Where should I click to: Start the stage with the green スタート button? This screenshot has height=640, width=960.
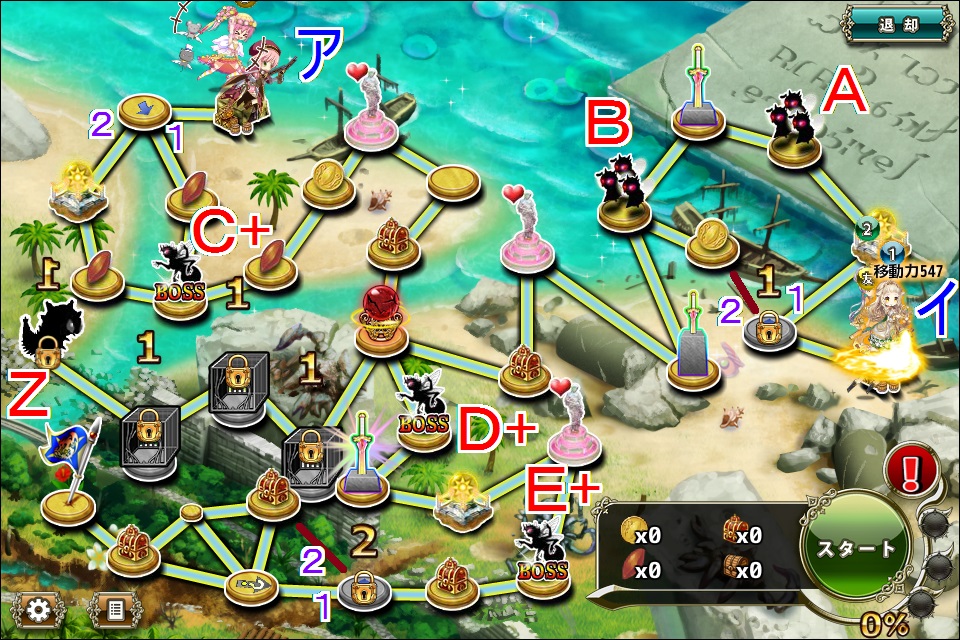856,549
